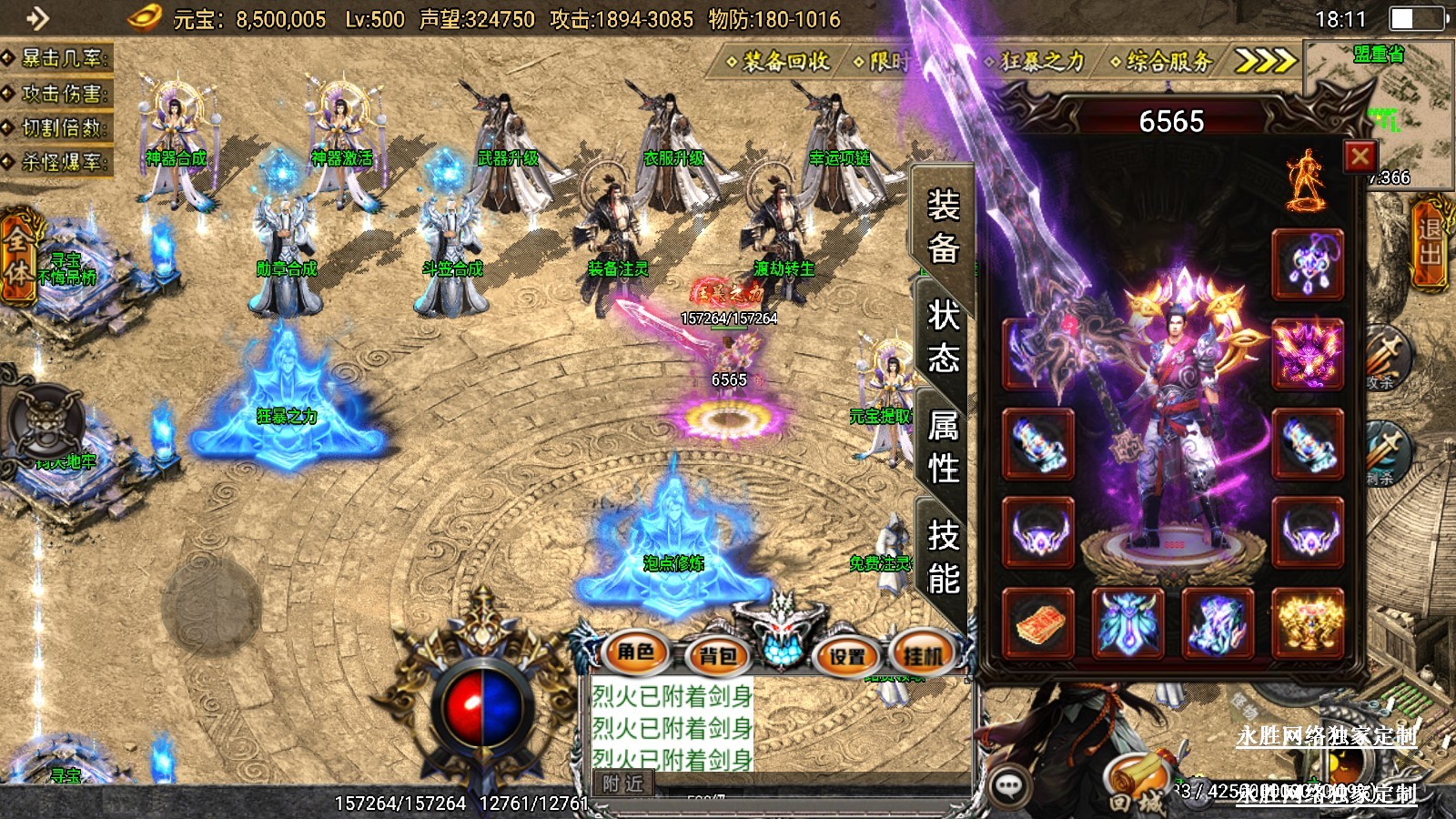Select the golden crown equipment slot
Image resolution: width=1456 pixels, height=819 pixels.
point(1308,623)
